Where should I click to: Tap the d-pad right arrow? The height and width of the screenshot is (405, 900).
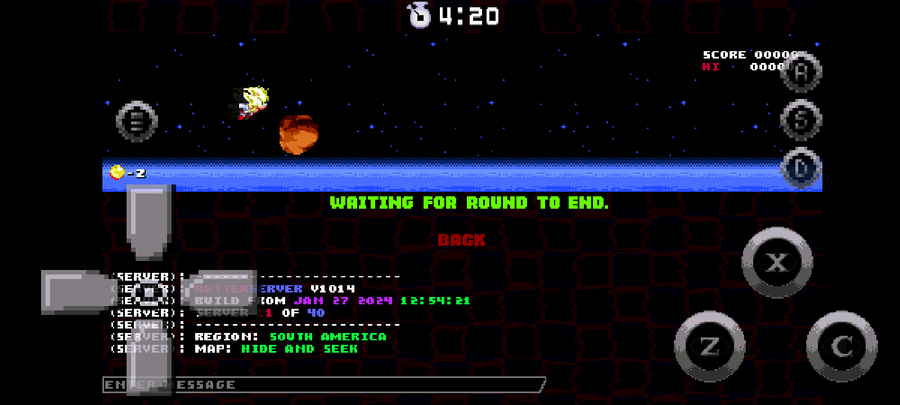[222, 292]
